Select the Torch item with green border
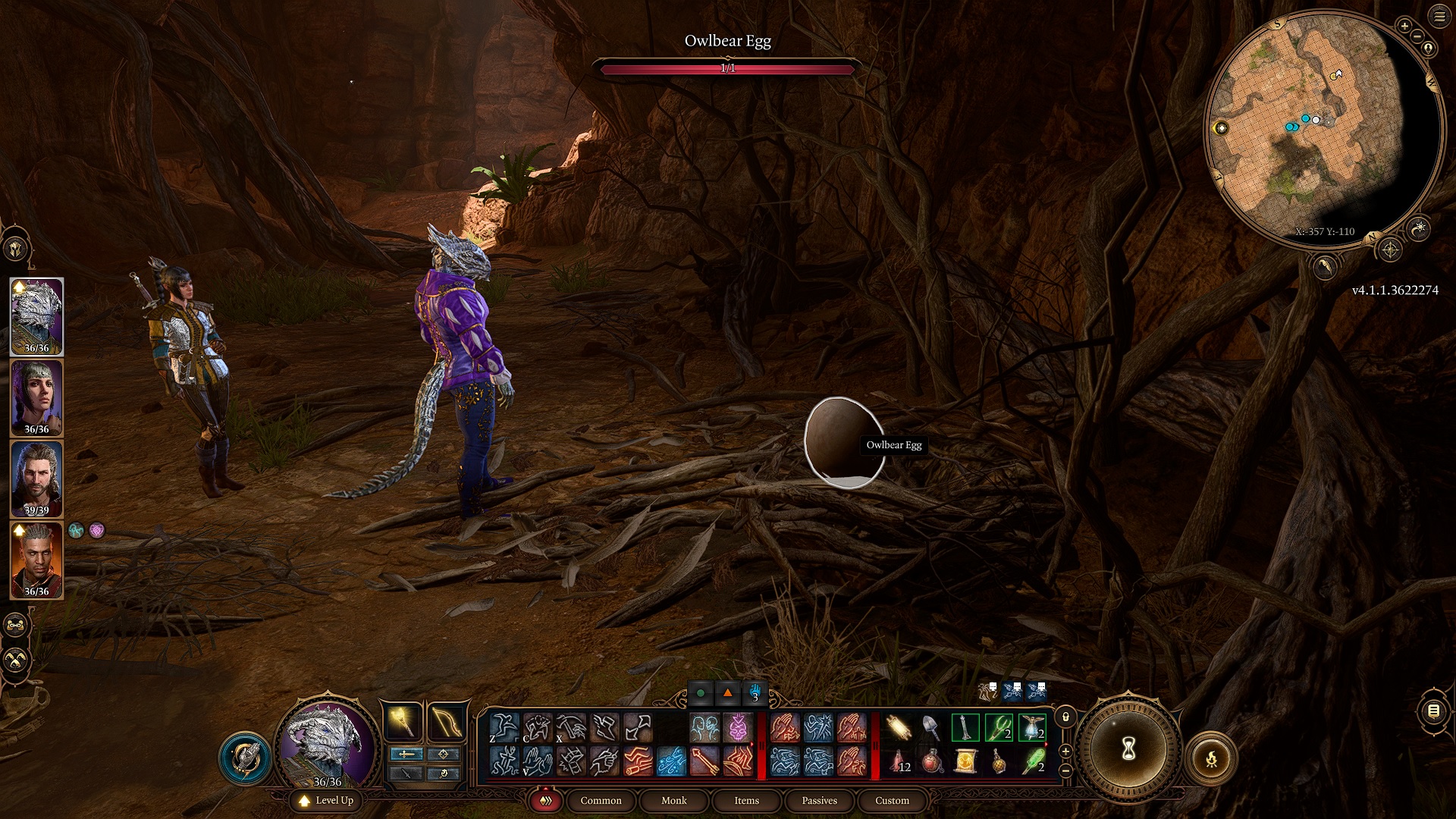 tap(965, 725)
